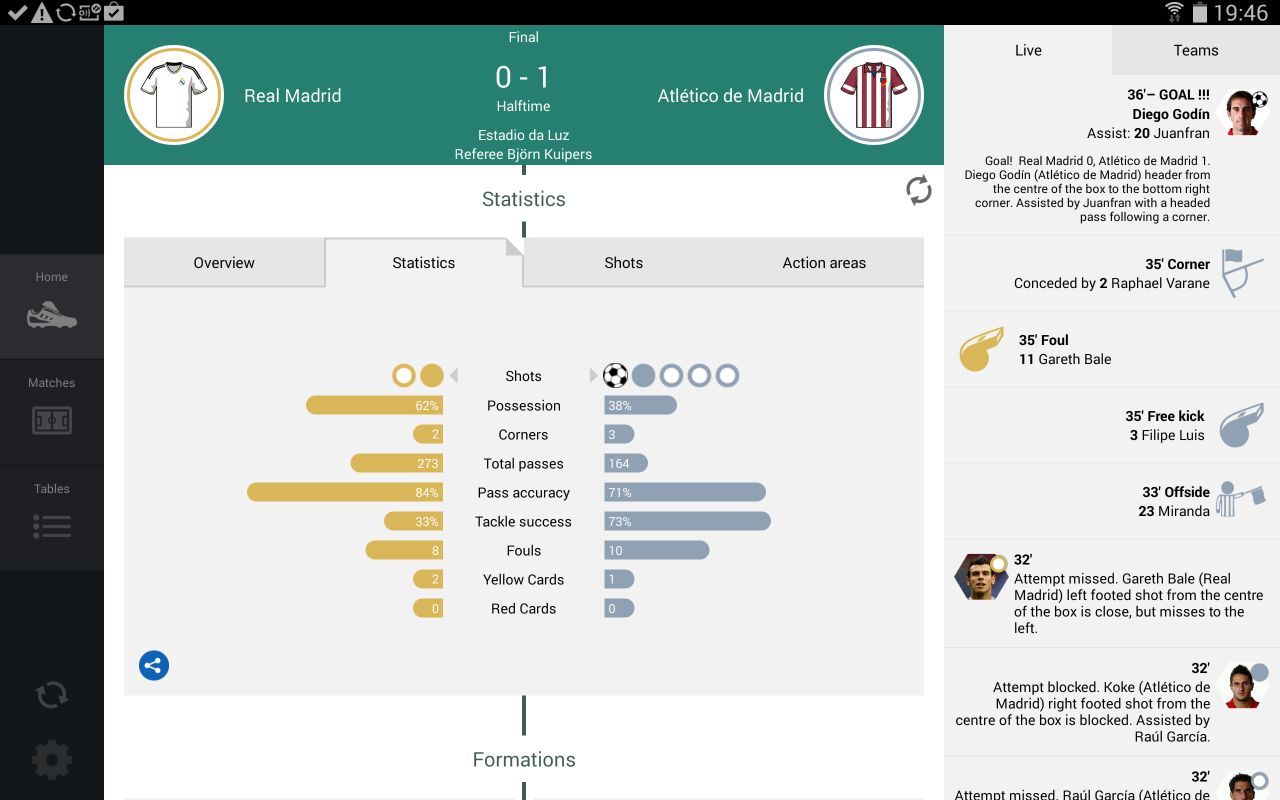
Task: Share the statistics using blue share button
Action: [154, 666]
